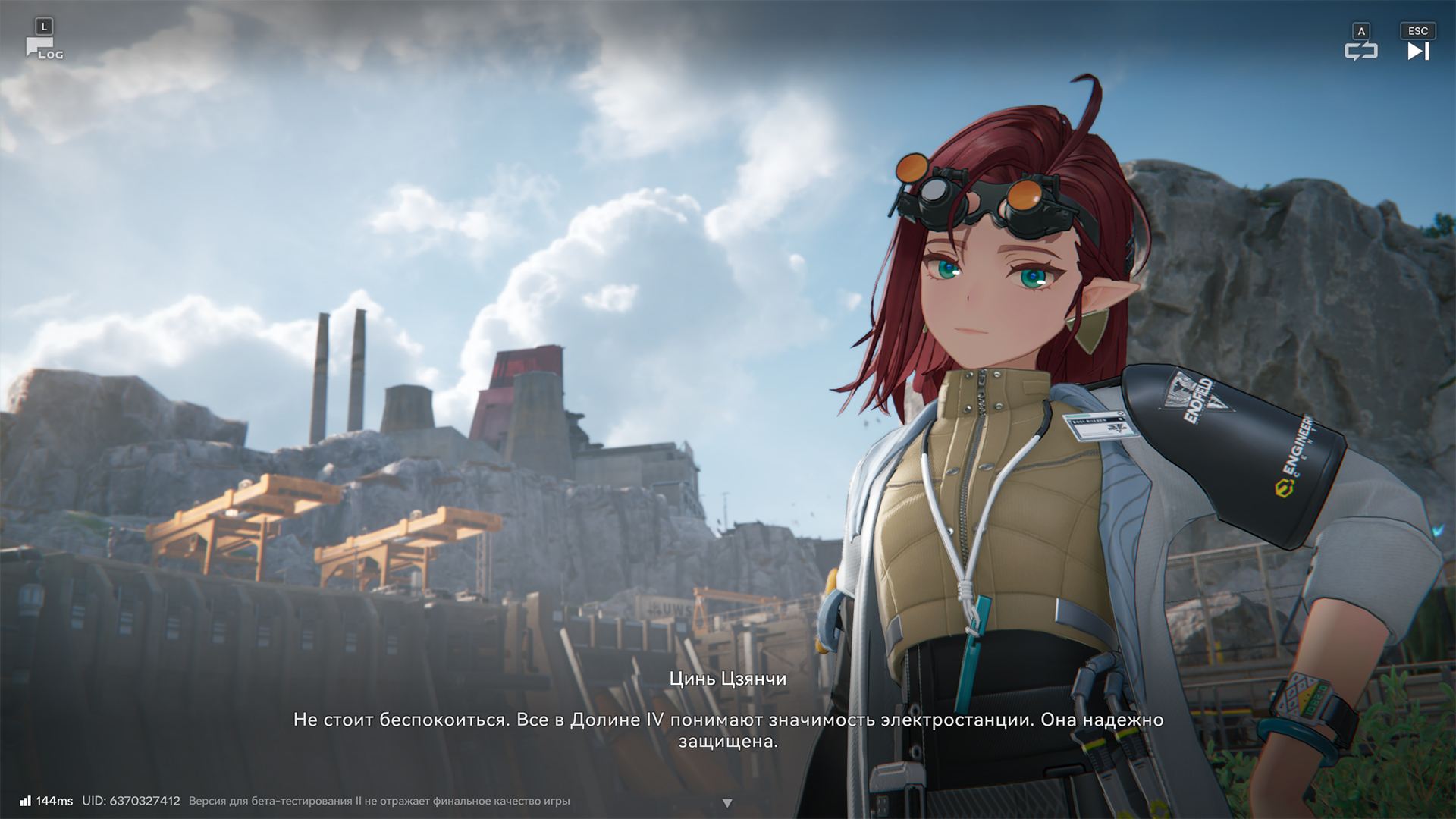Click the LOG text label in top-left corner

51,55
